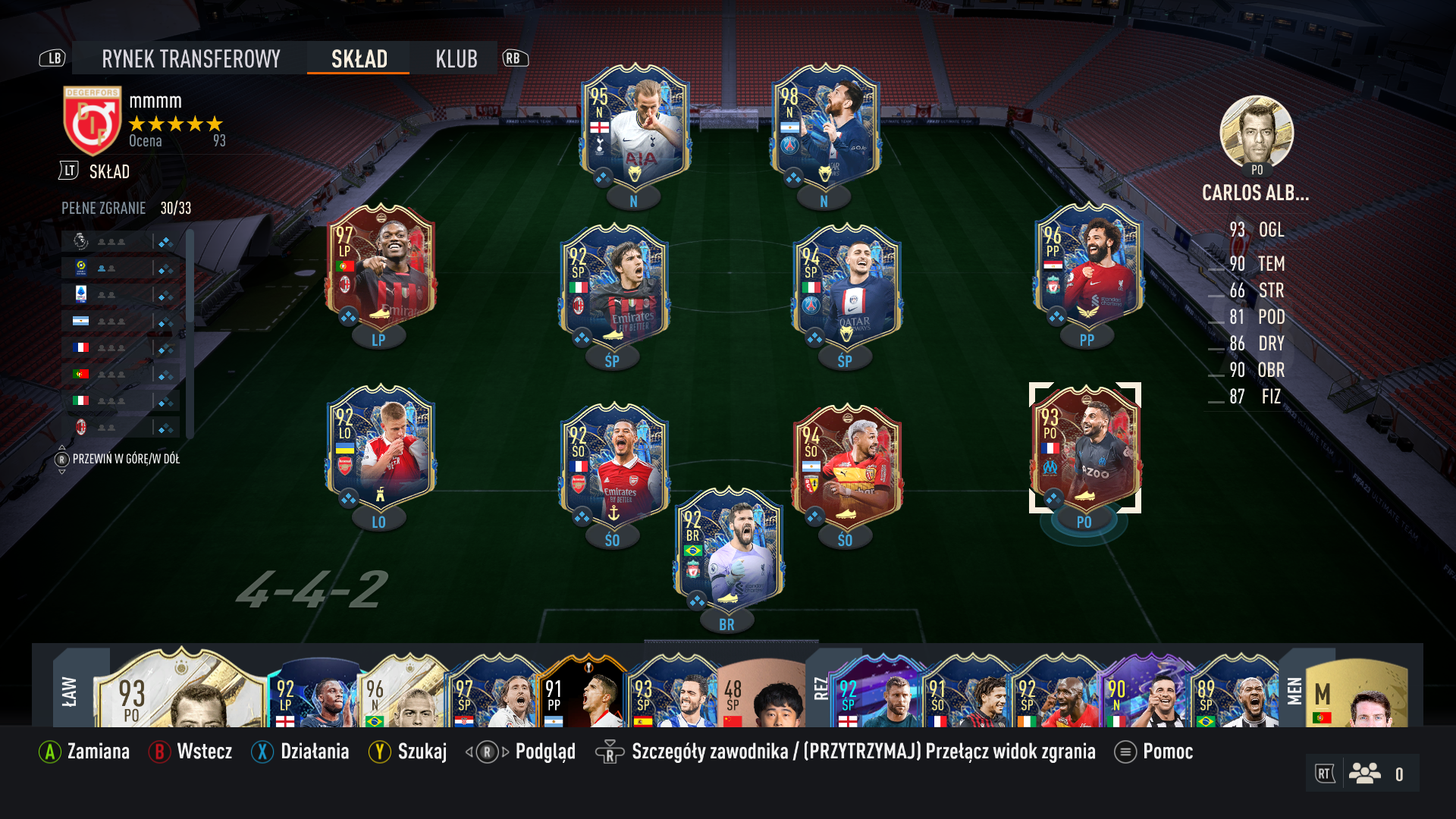Select the 92 BR goalkeeper card
The width and height of the screenshot is (1456, 819).
click(x=728, y=550)
